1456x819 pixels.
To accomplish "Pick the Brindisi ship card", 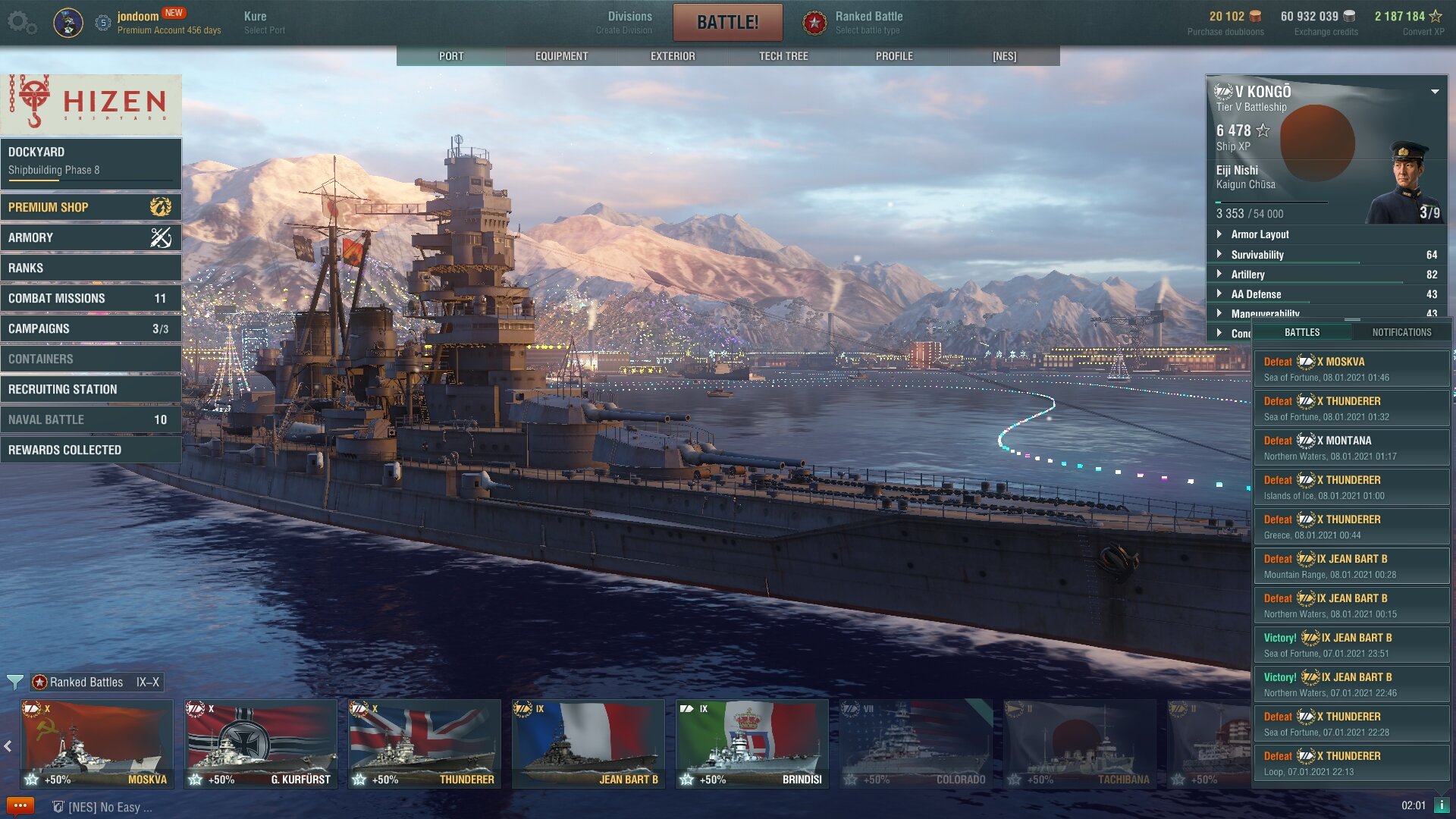I will [x=752, y=743].
